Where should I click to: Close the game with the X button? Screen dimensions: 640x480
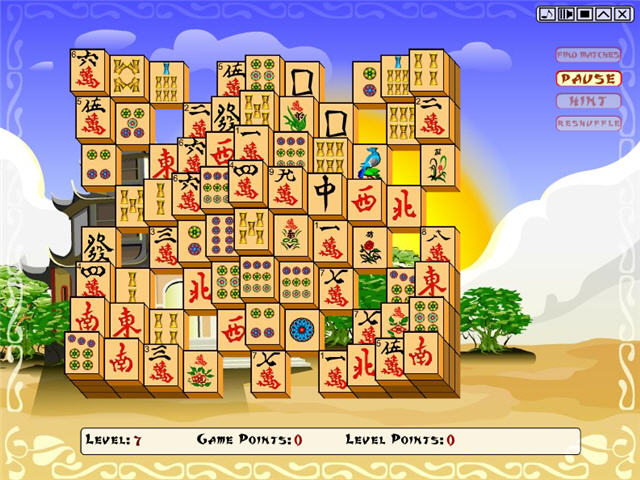click(622, 13)
